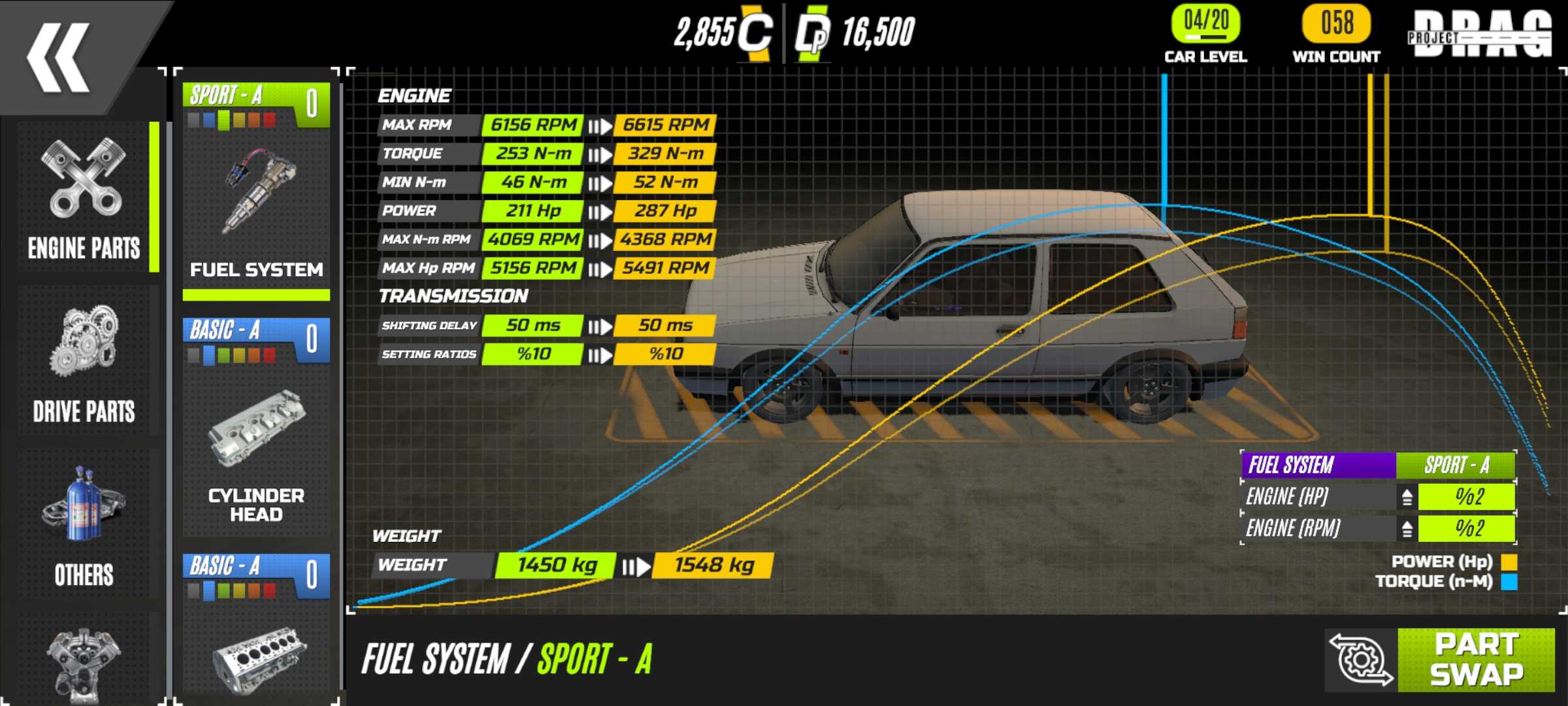
Task: Open the engine category at the bottom
Action: pos(84,660)
